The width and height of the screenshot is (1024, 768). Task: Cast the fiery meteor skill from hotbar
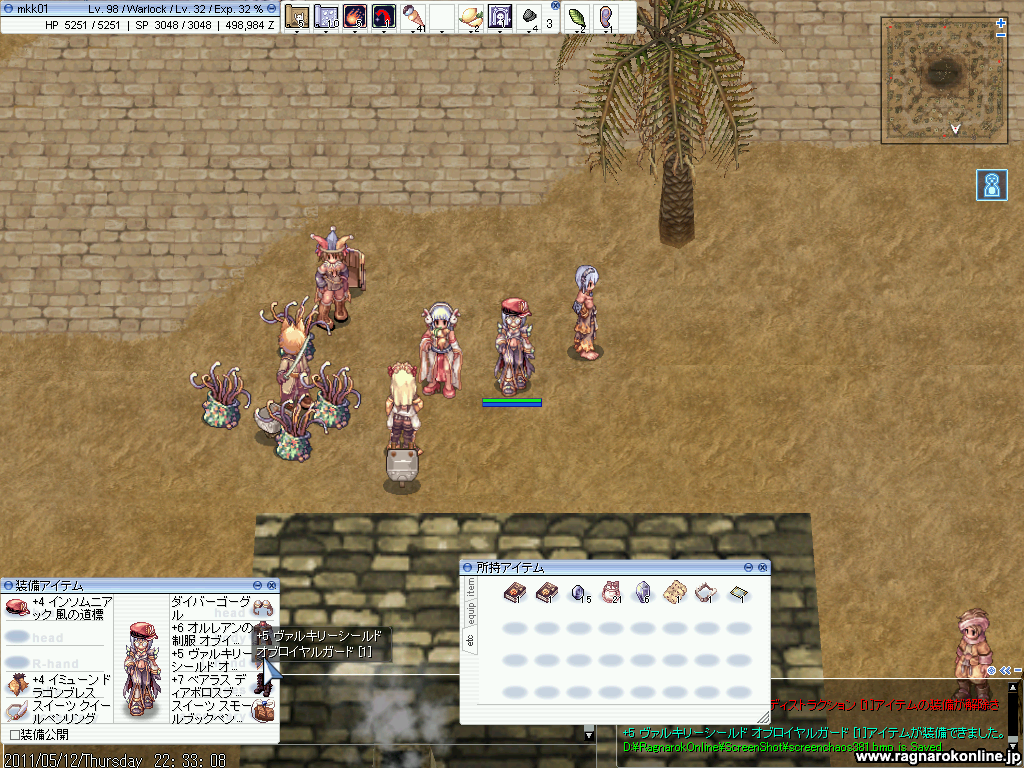click(354, 16)
